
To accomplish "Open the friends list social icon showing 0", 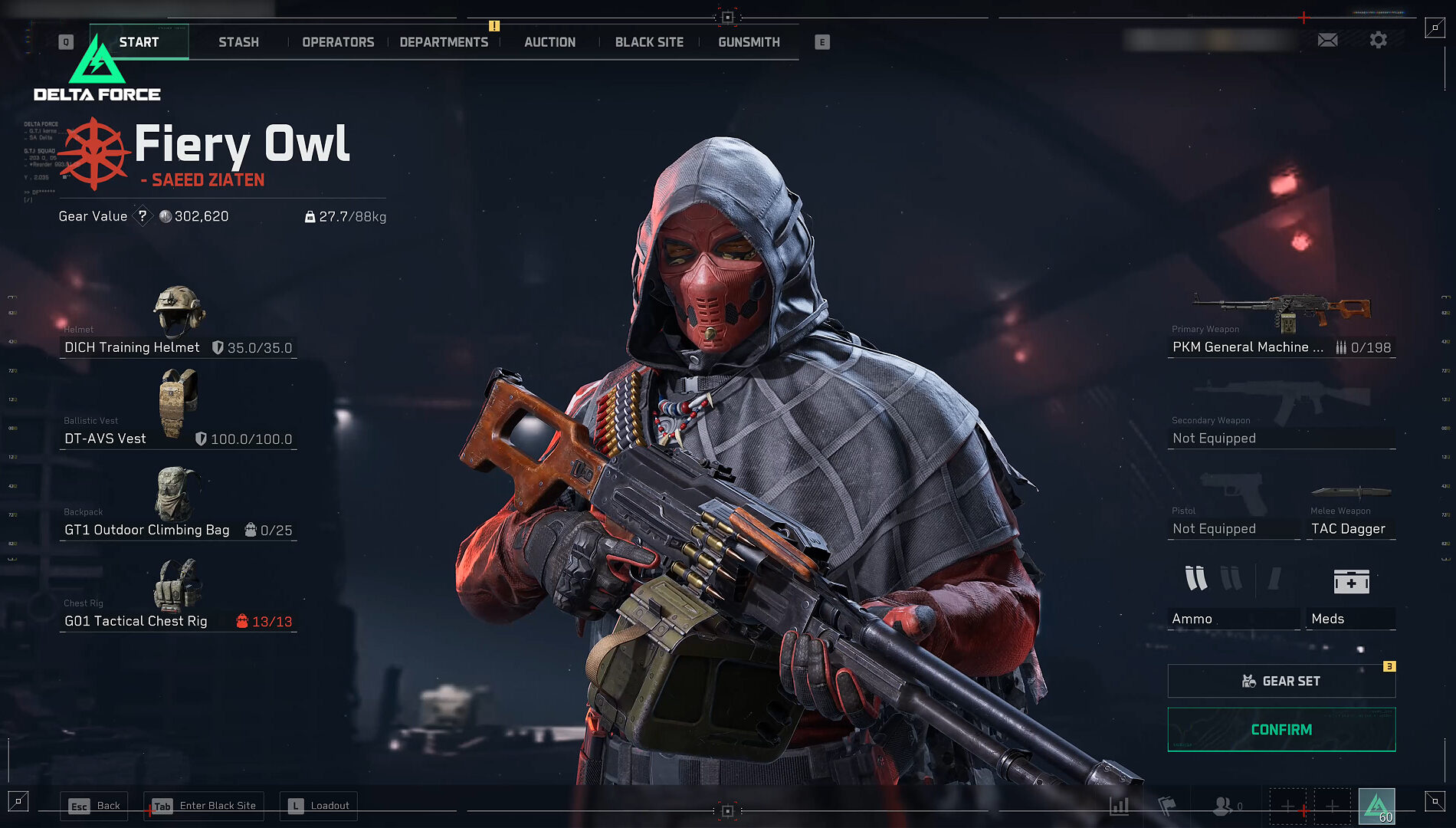I will 1224,807.
